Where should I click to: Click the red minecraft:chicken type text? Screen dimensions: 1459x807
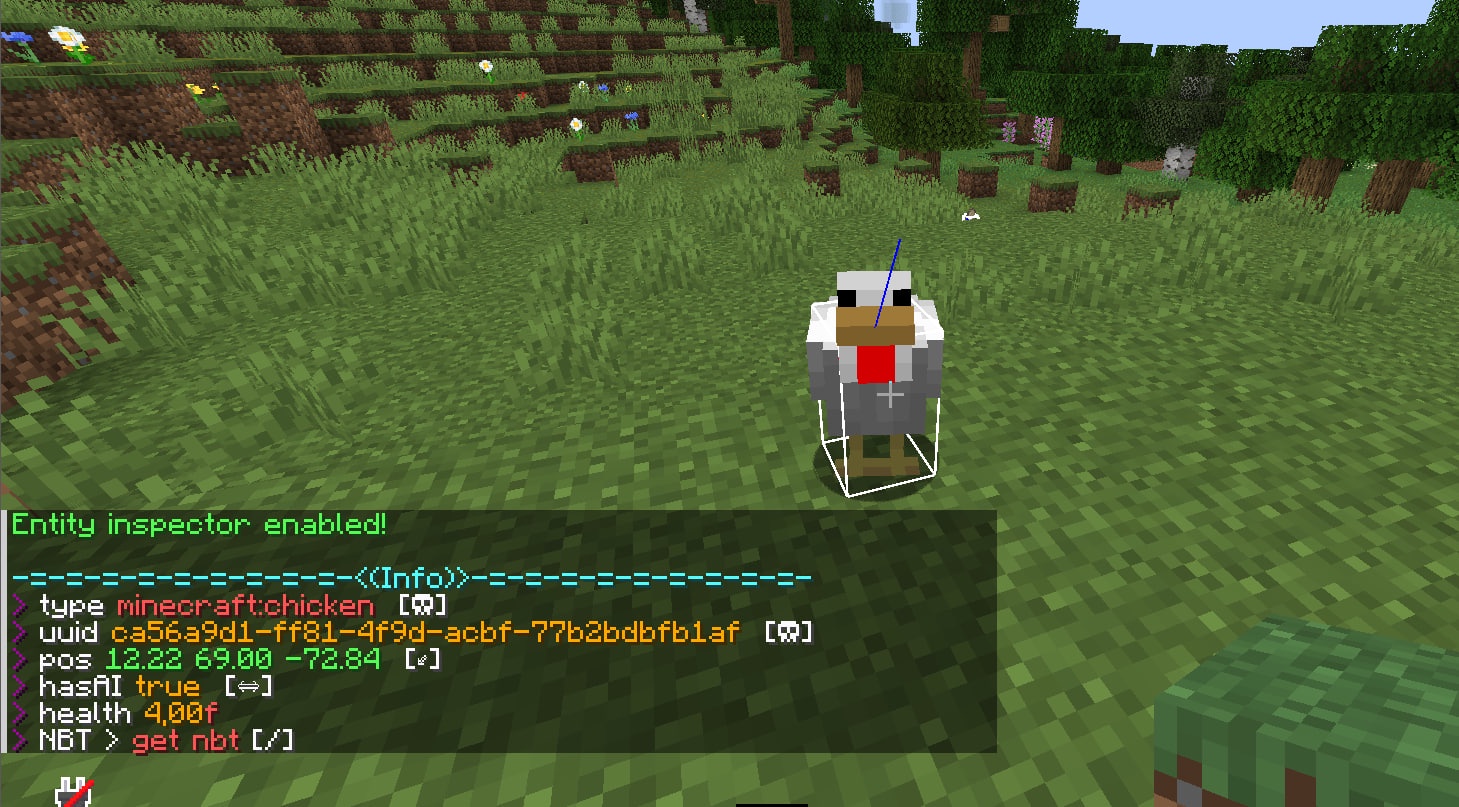[x=245, y=606]
